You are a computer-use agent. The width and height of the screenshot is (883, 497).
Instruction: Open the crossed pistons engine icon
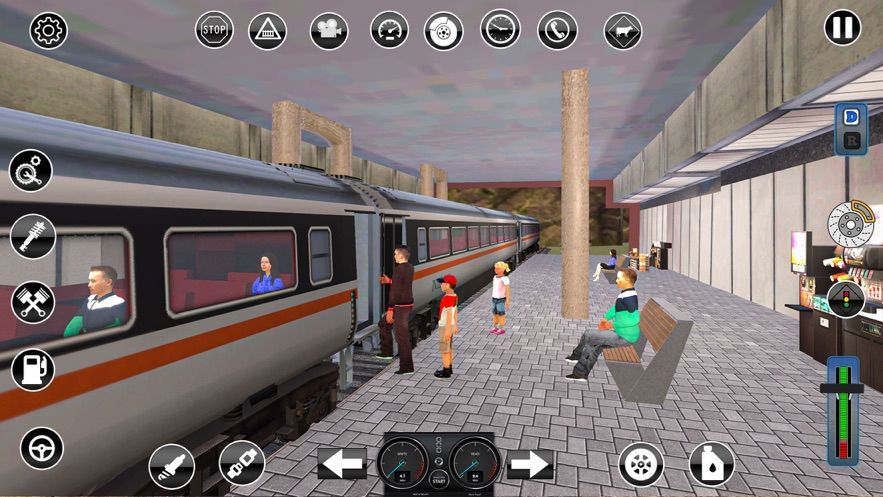[32, 302]
